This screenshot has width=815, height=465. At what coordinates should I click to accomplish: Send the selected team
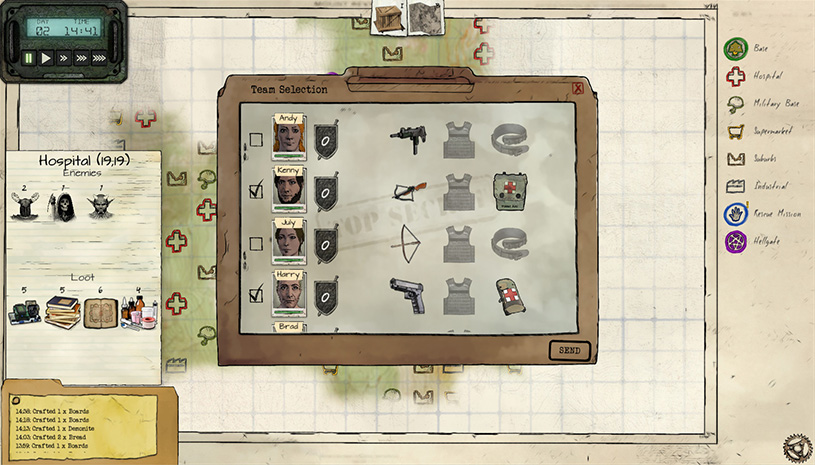(x=569, y=351)
